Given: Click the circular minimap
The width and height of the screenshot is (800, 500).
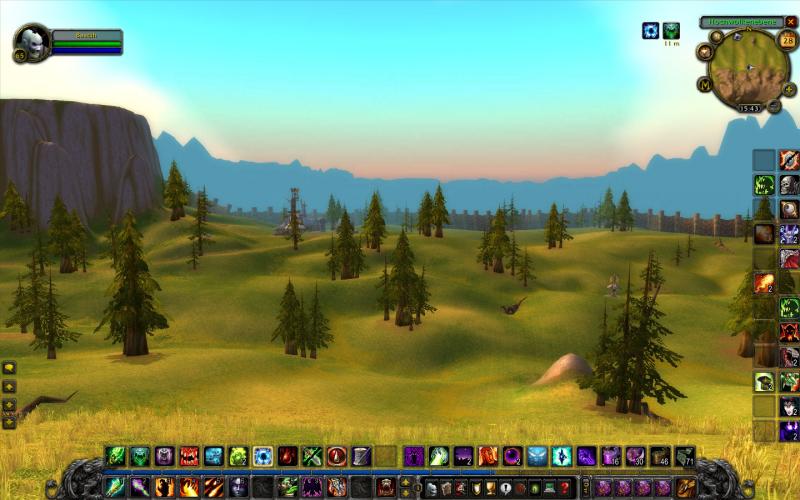Looking at the screenshot, I should (749, 68).
